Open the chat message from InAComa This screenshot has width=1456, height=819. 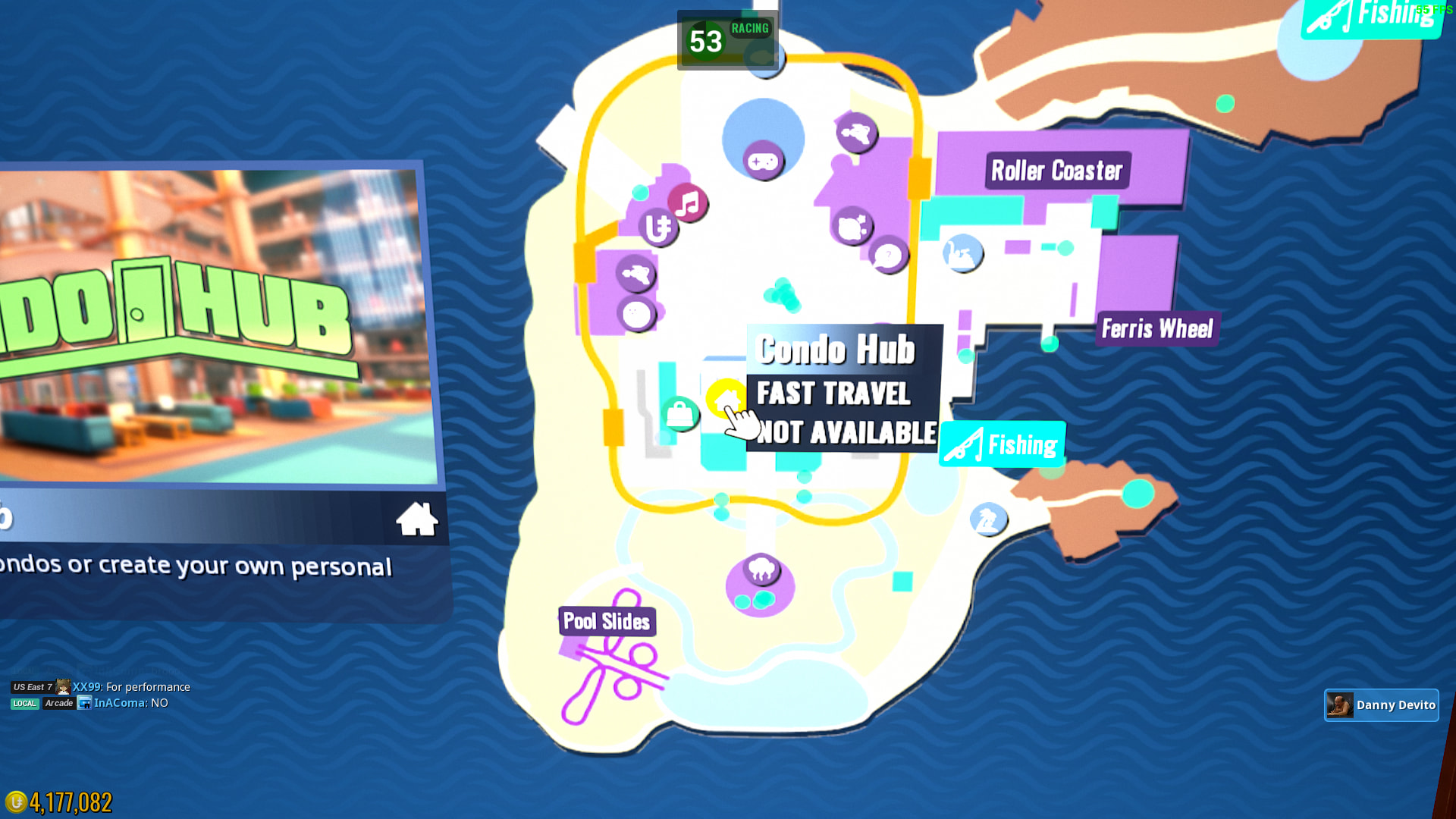130,703
